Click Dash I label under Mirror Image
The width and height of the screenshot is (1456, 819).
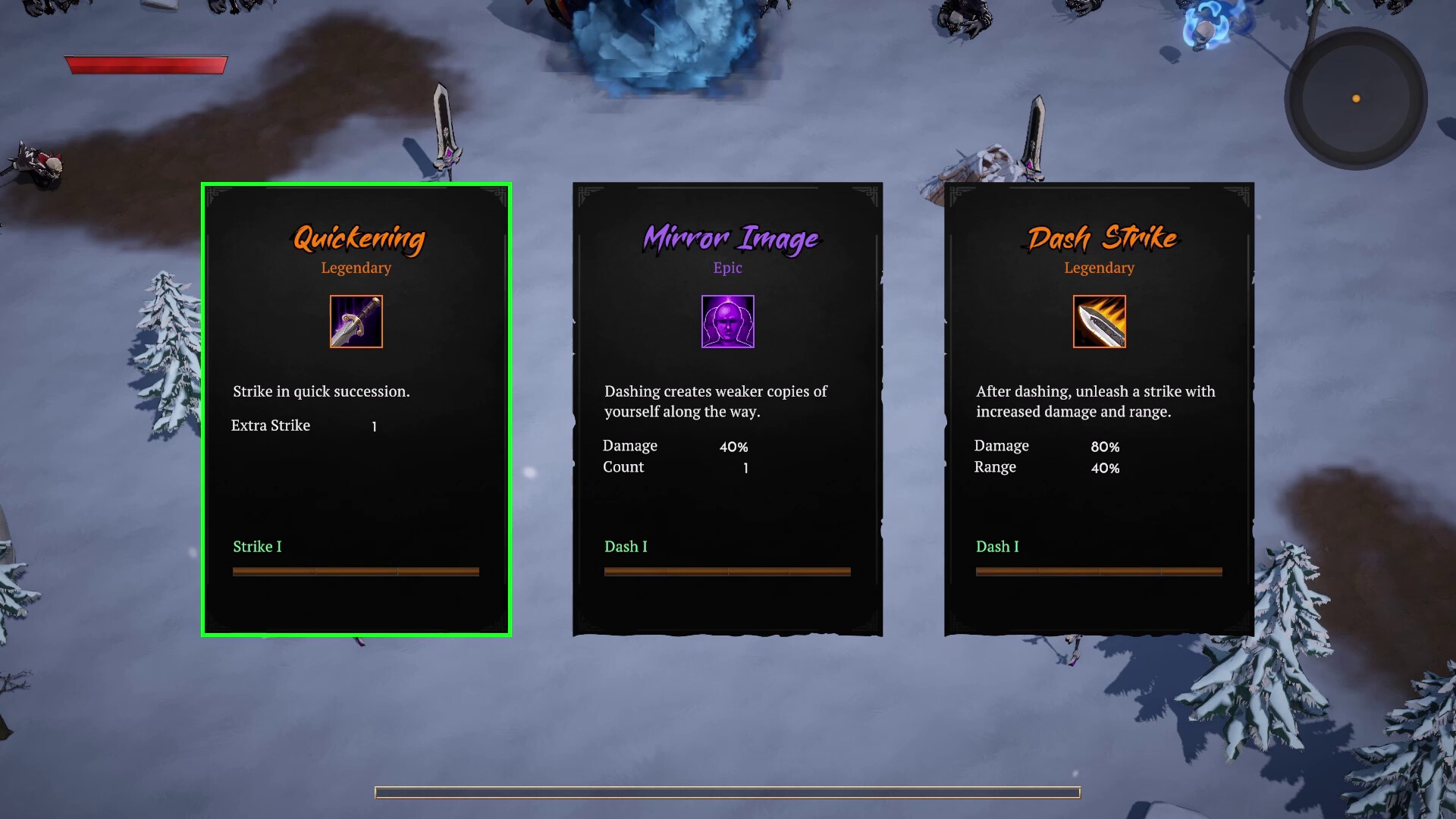point(626,546)
